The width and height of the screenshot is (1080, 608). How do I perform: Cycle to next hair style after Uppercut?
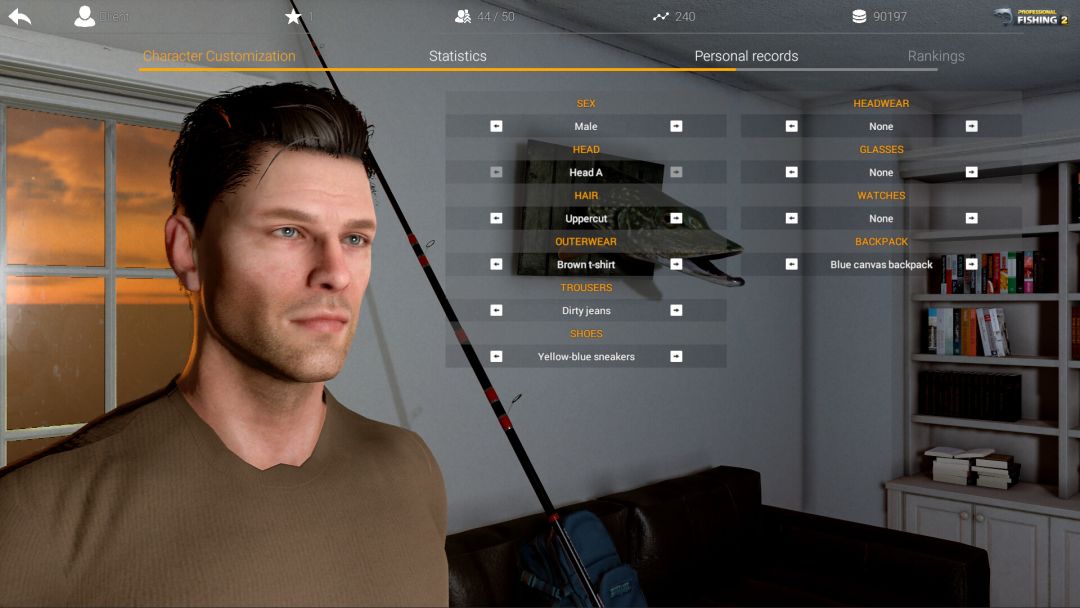[x=676, y=218]
